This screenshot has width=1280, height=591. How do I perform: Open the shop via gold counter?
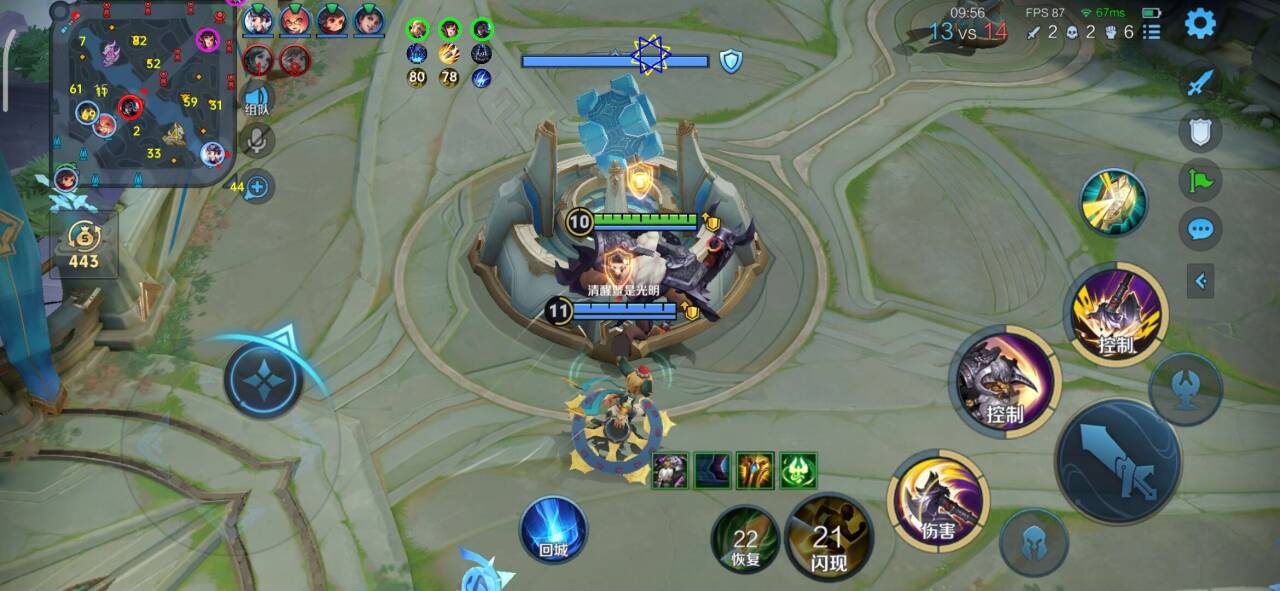[x=84, y=245]
